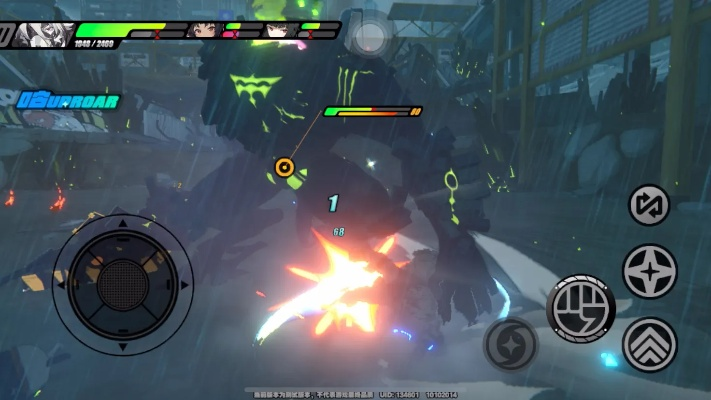Tap the translucent round button at top
711x400 pixels.
point(370,37)
